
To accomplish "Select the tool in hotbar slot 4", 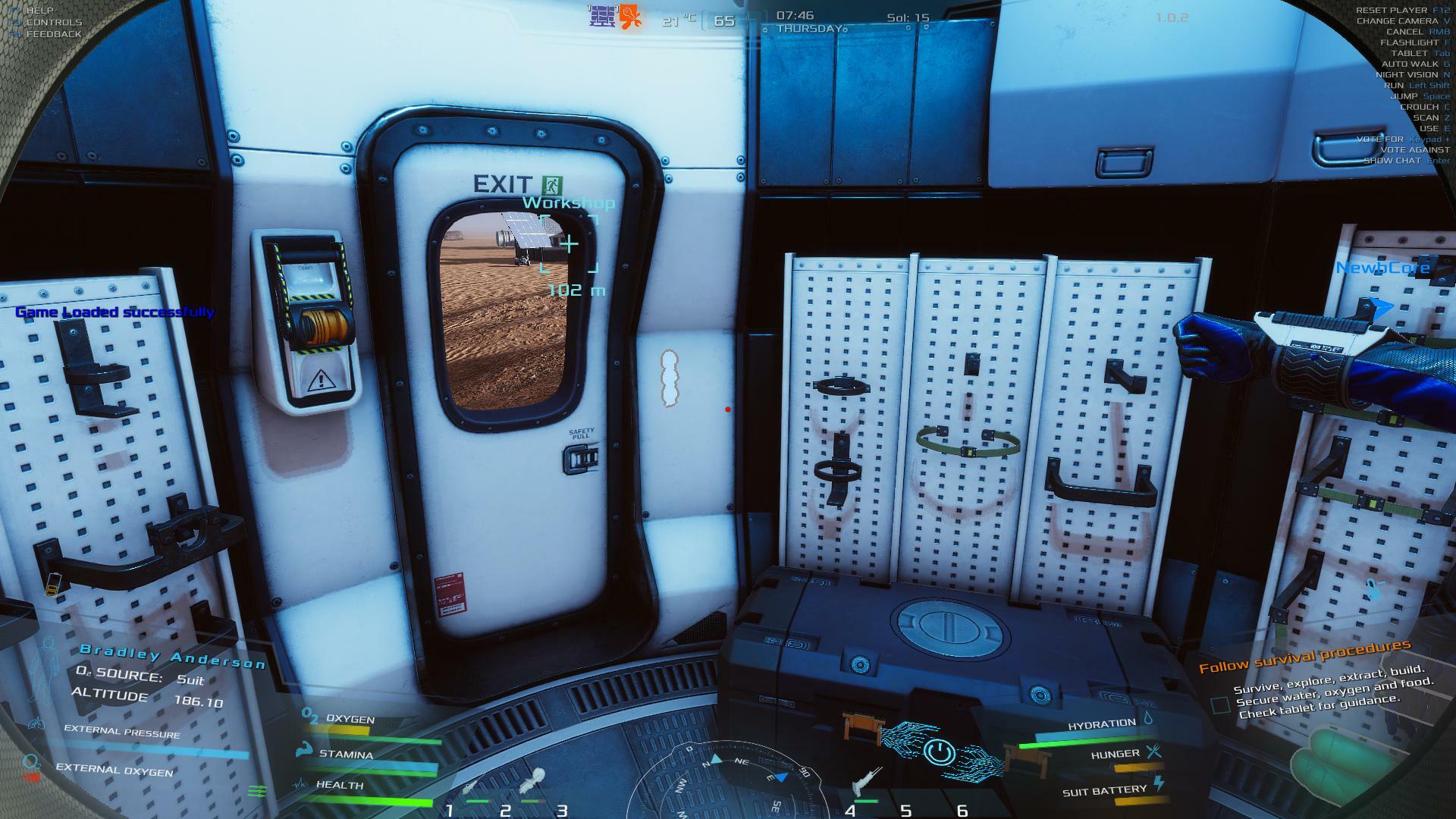I will [x=865, y=782].
